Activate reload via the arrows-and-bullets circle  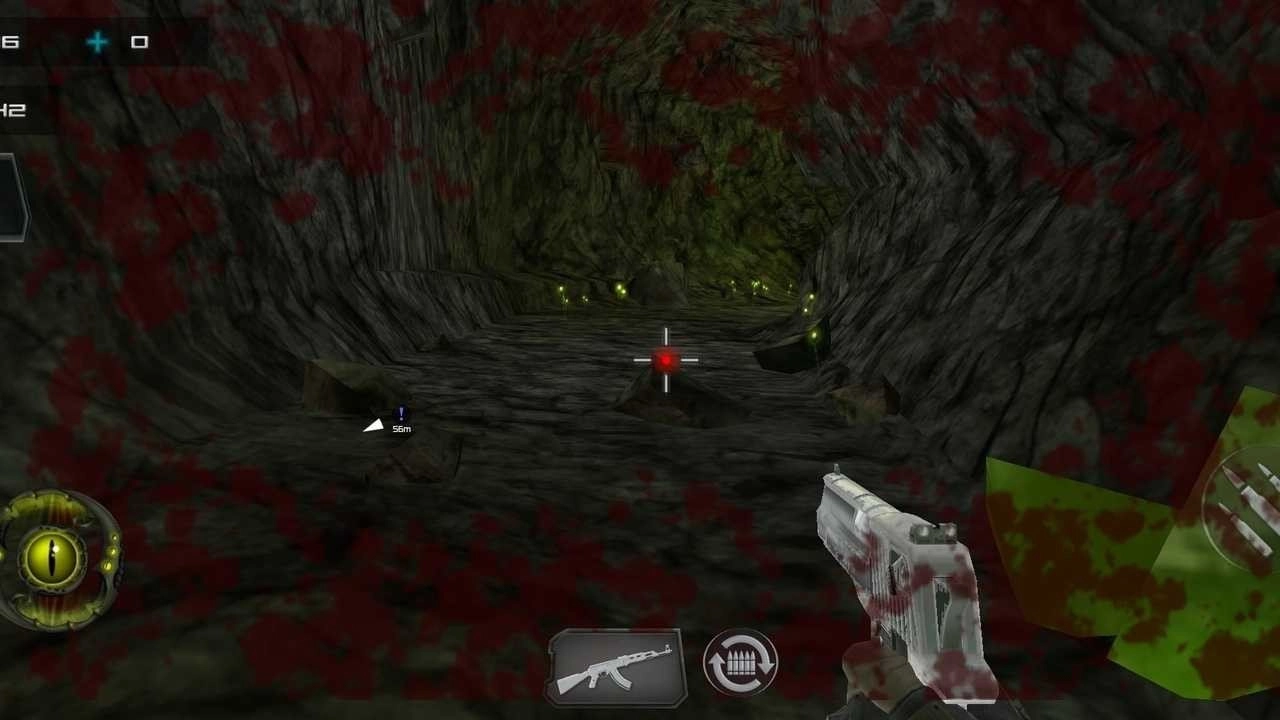click(x=740, y=663)
